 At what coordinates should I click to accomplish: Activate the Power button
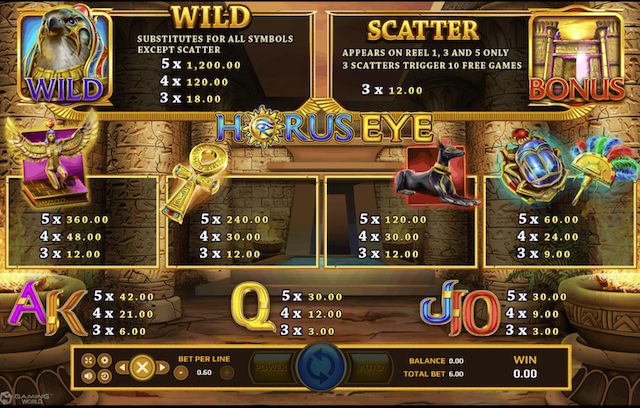(270, 368)
